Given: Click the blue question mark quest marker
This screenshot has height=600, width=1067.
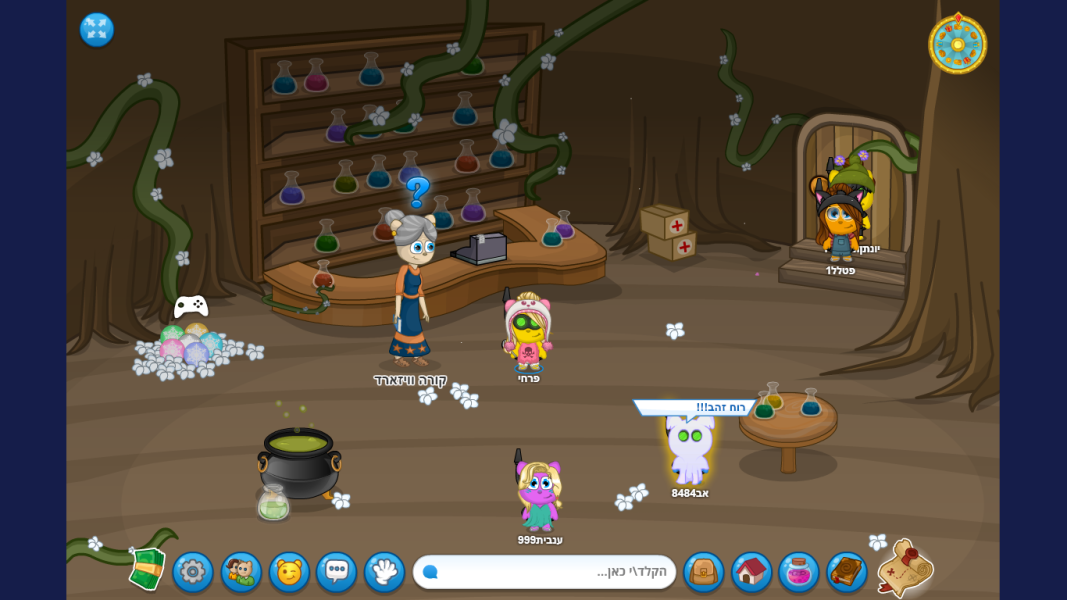Looking at the screenshot, I should [418, 191].
